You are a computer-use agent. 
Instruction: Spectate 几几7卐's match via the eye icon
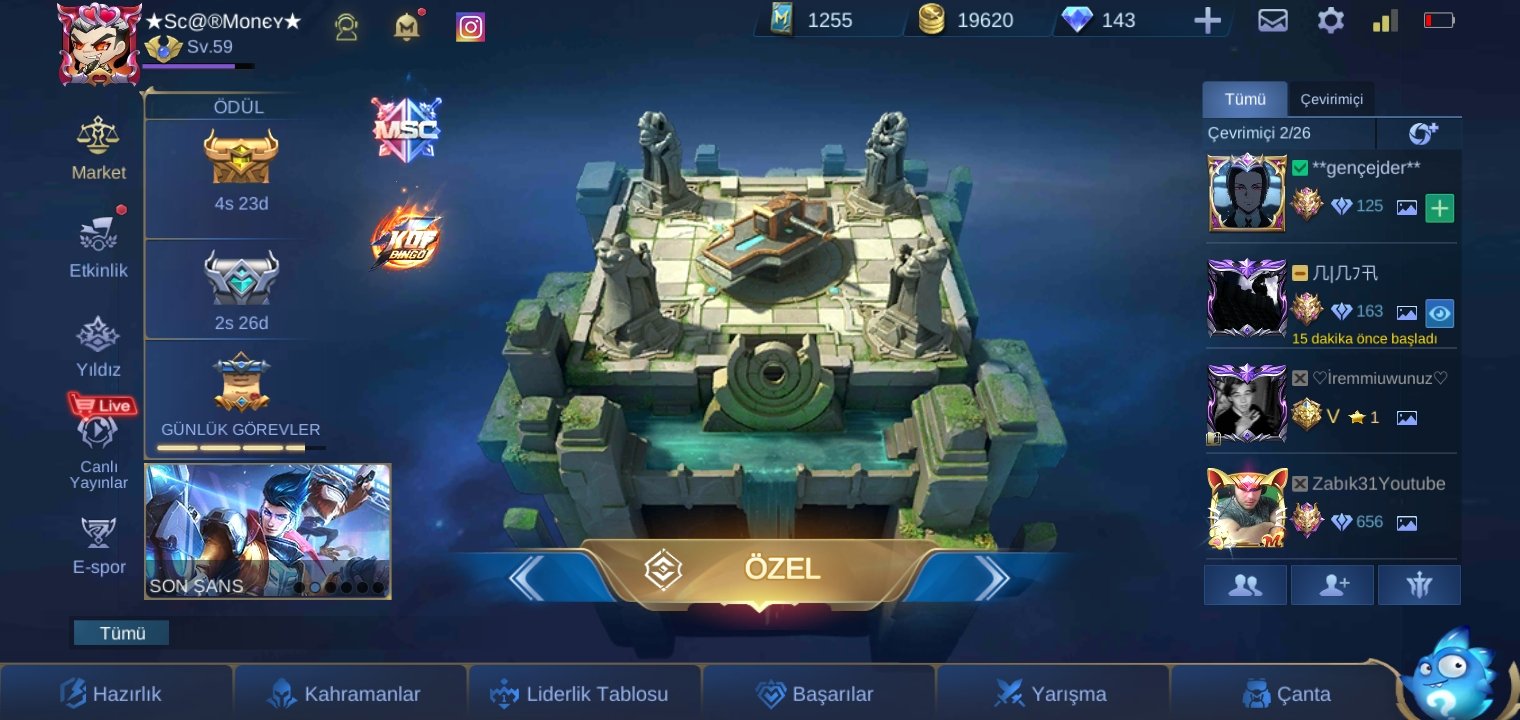[1439, 313]
